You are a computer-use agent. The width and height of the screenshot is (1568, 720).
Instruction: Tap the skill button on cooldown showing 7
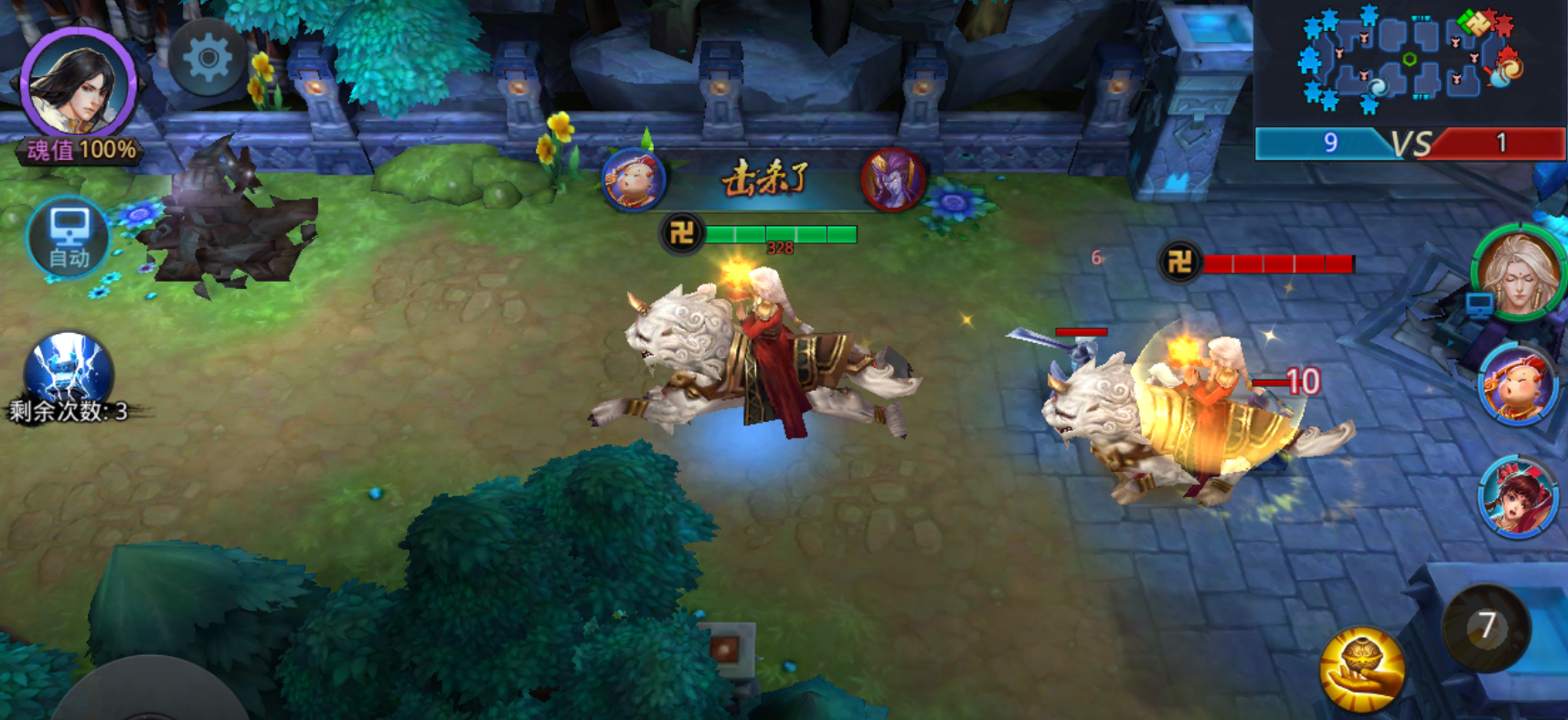point(1486,627)
